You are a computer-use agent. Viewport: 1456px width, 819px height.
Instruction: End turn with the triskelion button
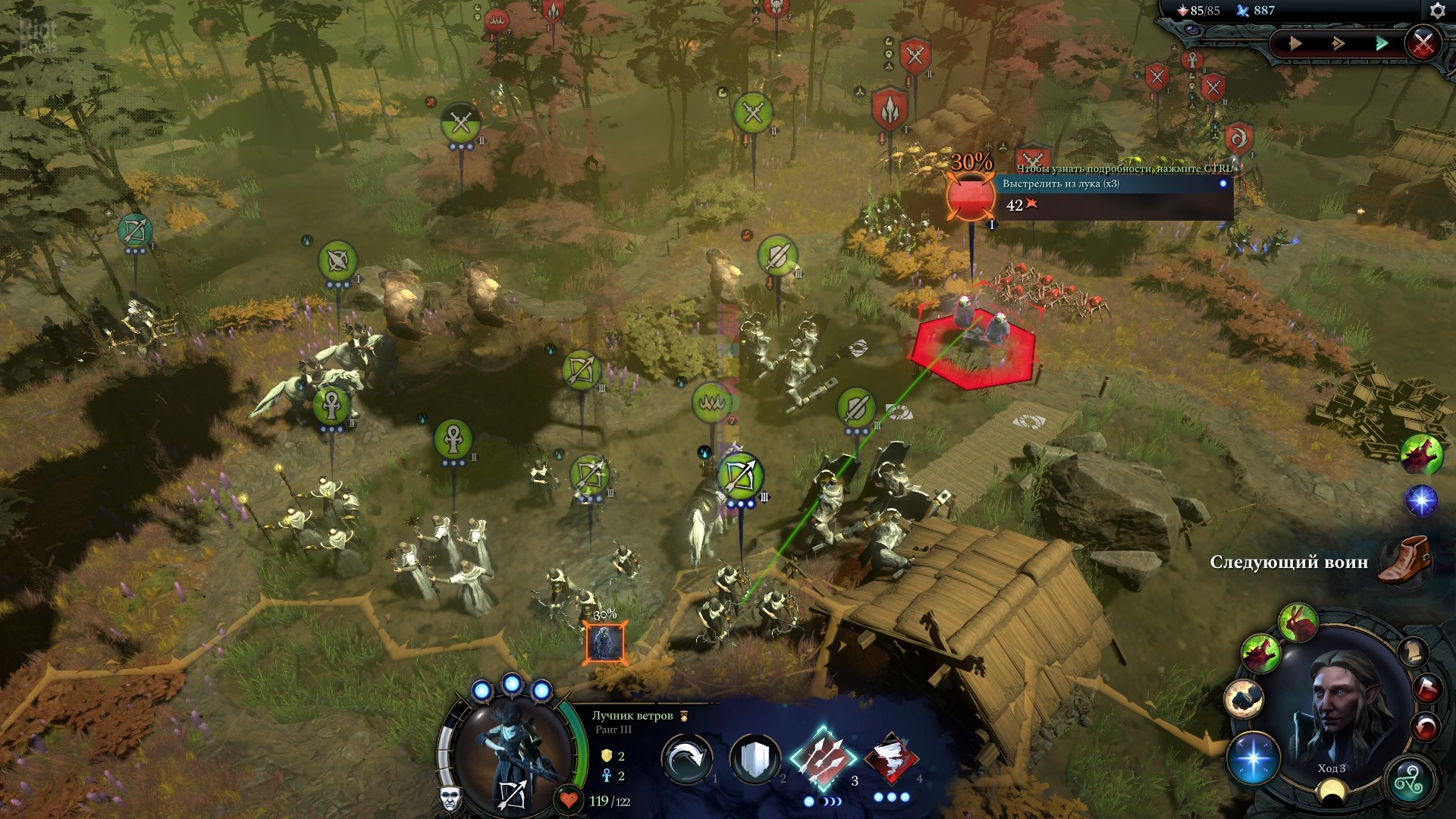(1408, 781)
